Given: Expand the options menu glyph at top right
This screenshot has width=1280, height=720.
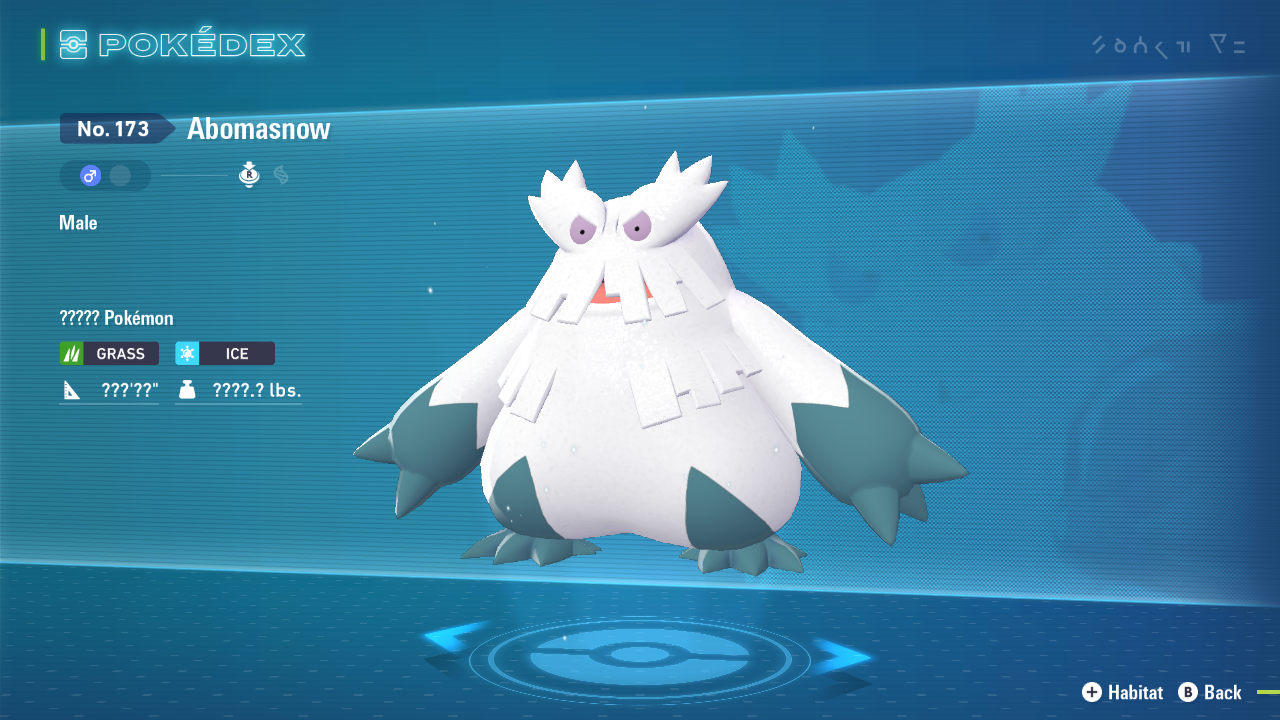Looking at the screenshot, I should click(1228, 44).
